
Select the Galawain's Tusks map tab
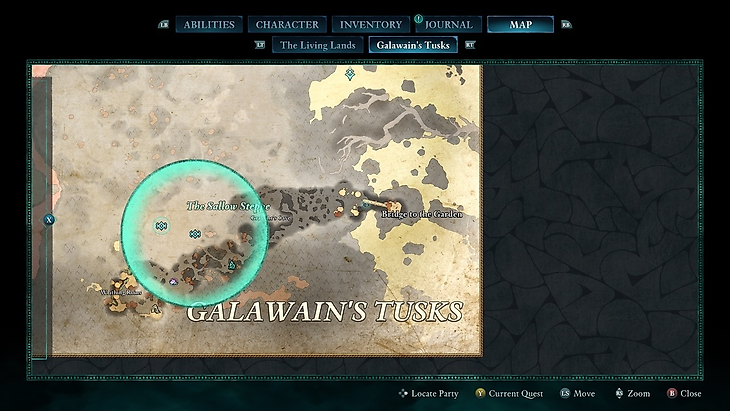pos(412,45)
